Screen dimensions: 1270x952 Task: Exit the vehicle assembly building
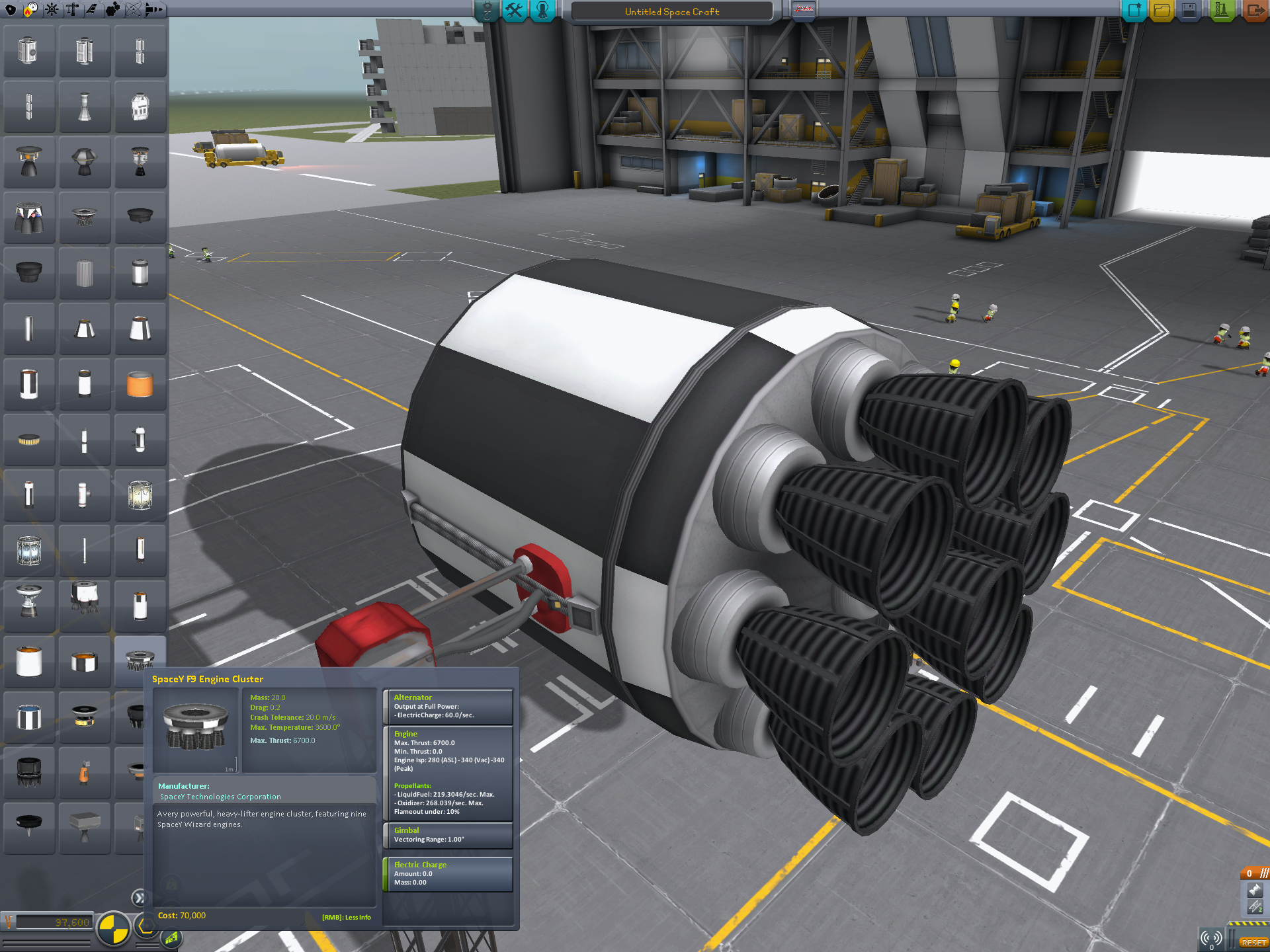tap(1254, 11)
